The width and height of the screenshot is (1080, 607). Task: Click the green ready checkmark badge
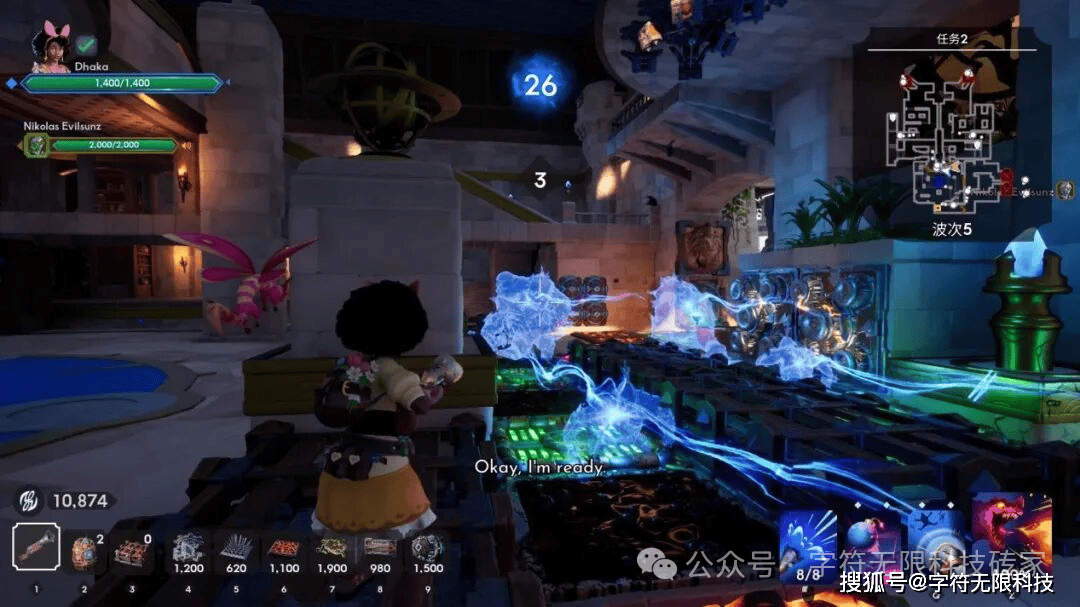pos(87,45)
